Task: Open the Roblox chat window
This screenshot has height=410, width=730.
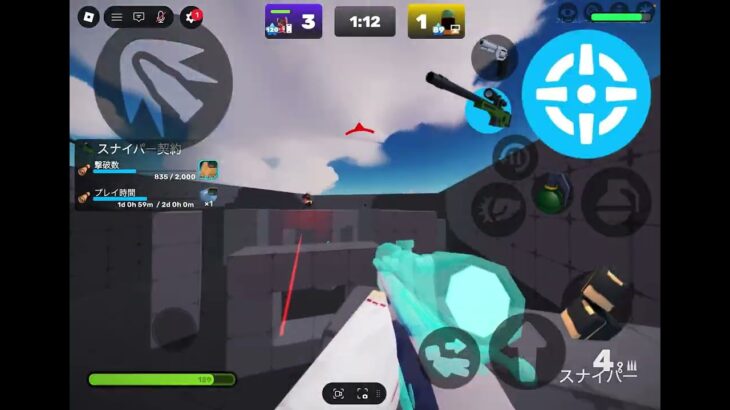Action: tap(139, 16)
